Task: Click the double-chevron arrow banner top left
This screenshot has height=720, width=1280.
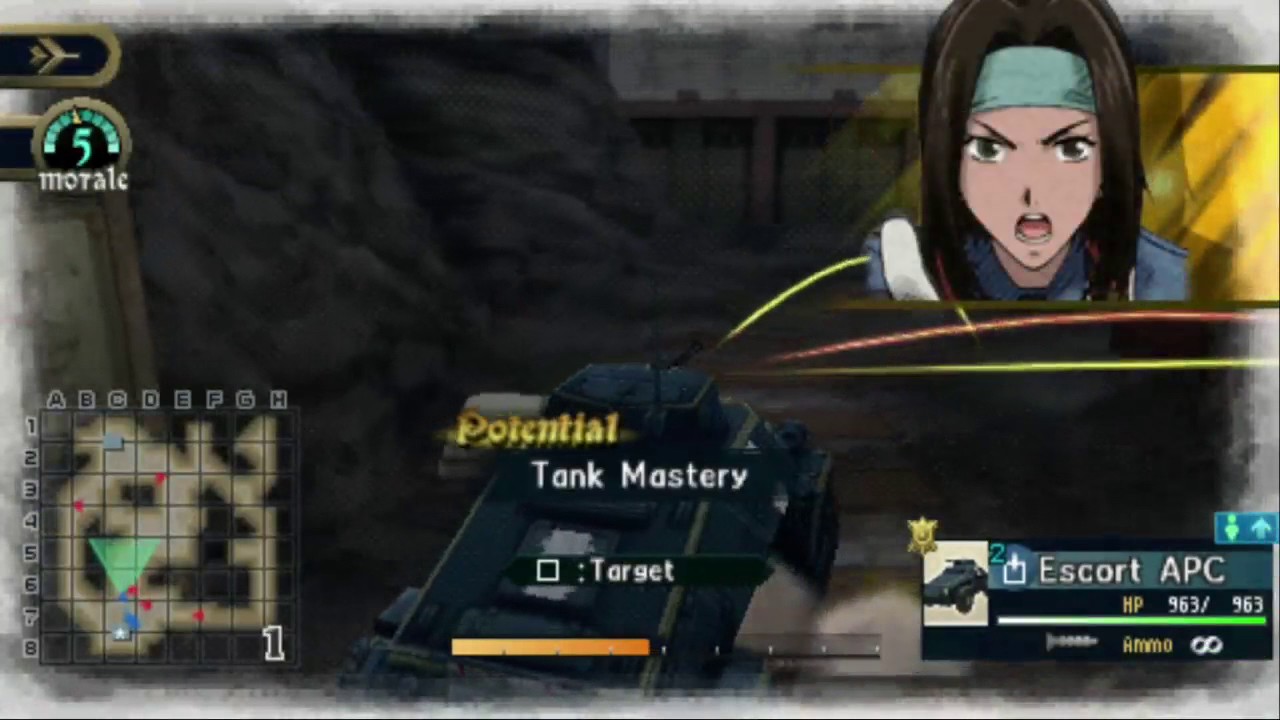Action: coord(50,55)
